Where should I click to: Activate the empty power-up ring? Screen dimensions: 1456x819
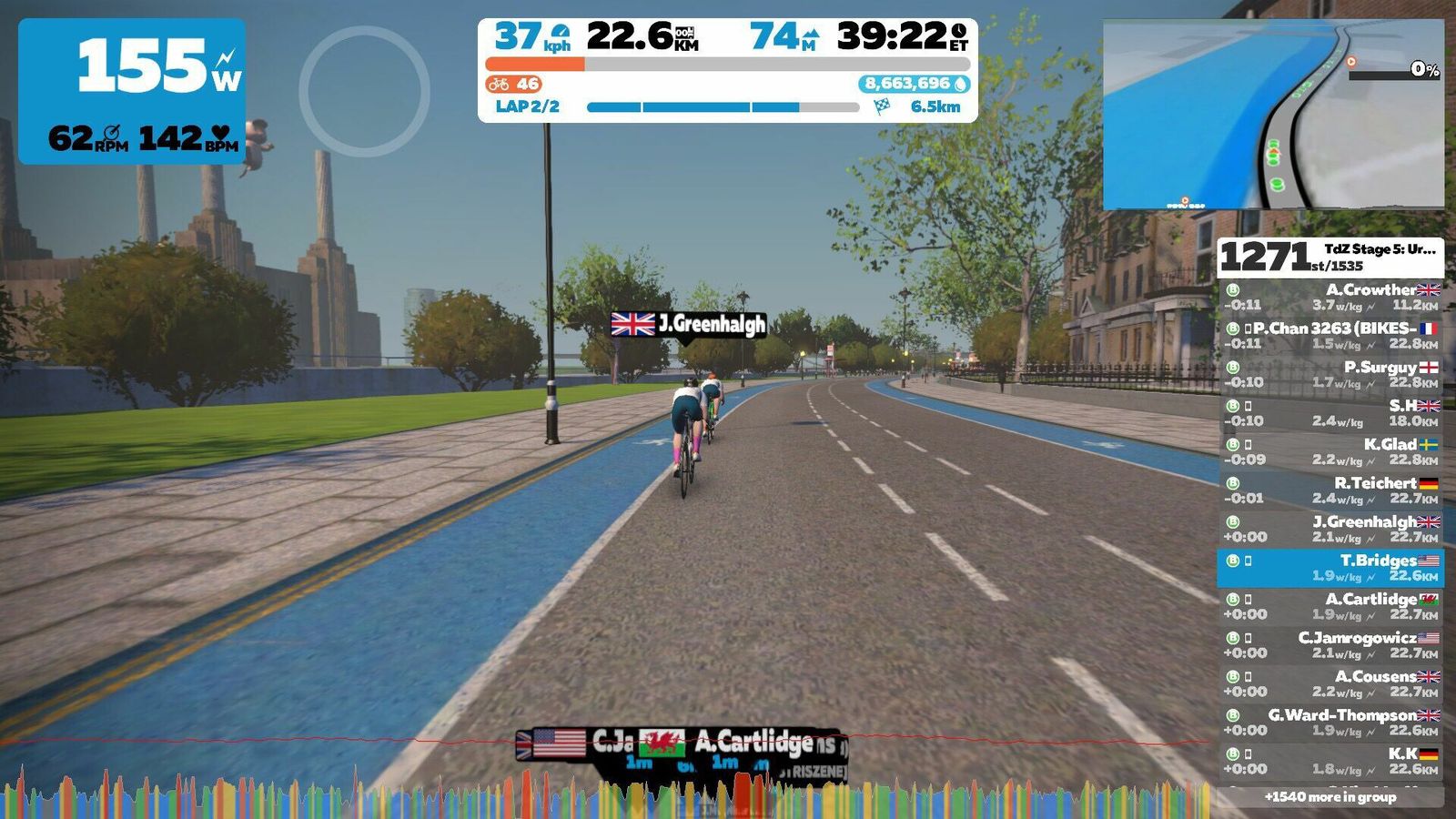click(364, 91)
